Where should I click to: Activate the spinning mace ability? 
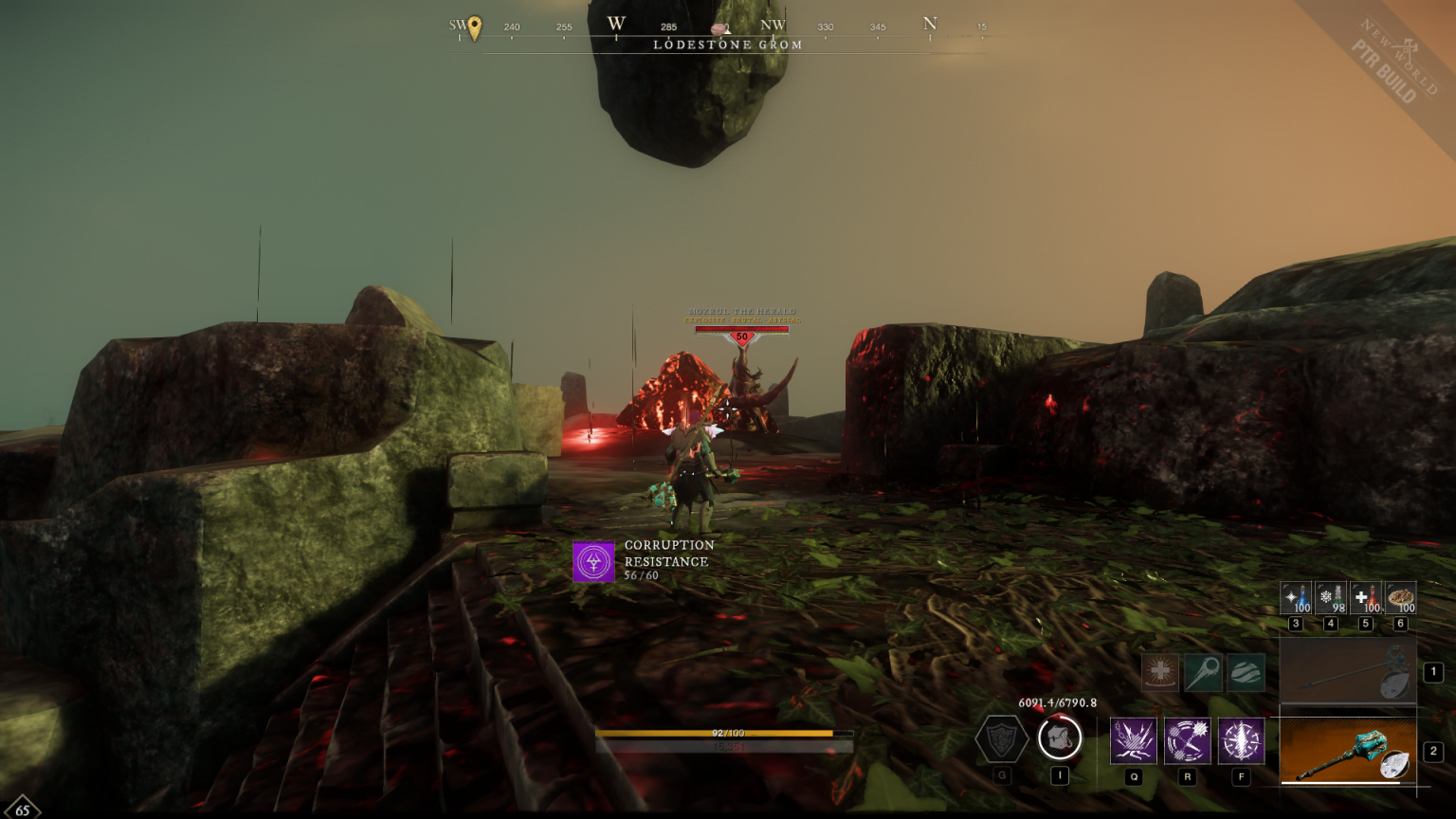click(x=1188, y=740)
